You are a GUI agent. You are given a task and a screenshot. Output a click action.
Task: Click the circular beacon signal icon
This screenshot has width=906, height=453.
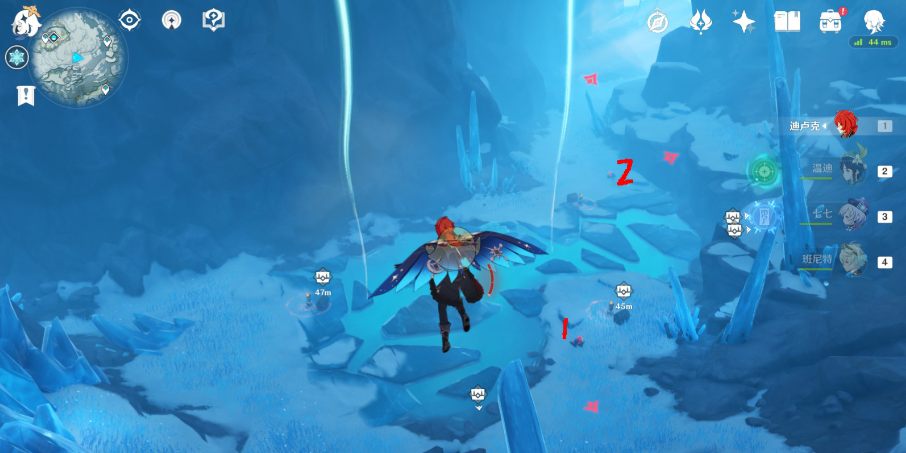point(171,19)
